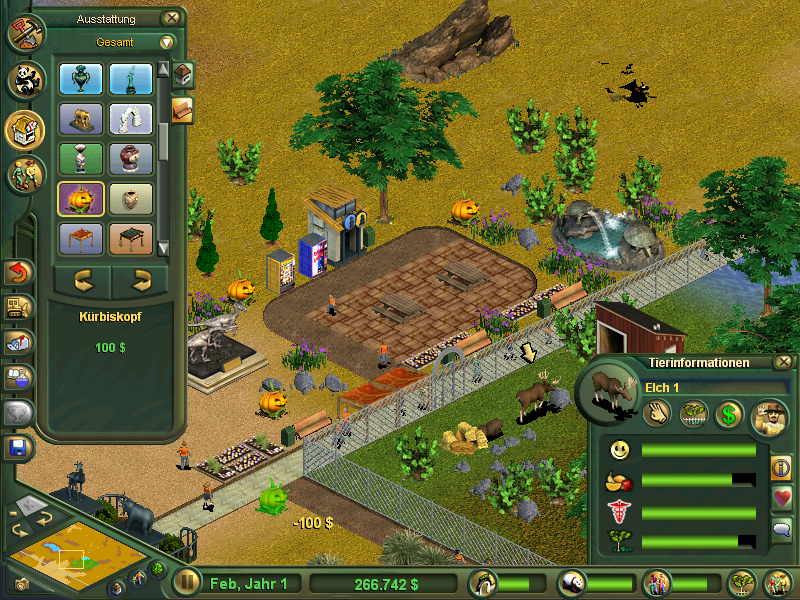Select the Kürbiskopf pumpkin item
The width and height of the screenshot is (800, 600).
[82, 198]
